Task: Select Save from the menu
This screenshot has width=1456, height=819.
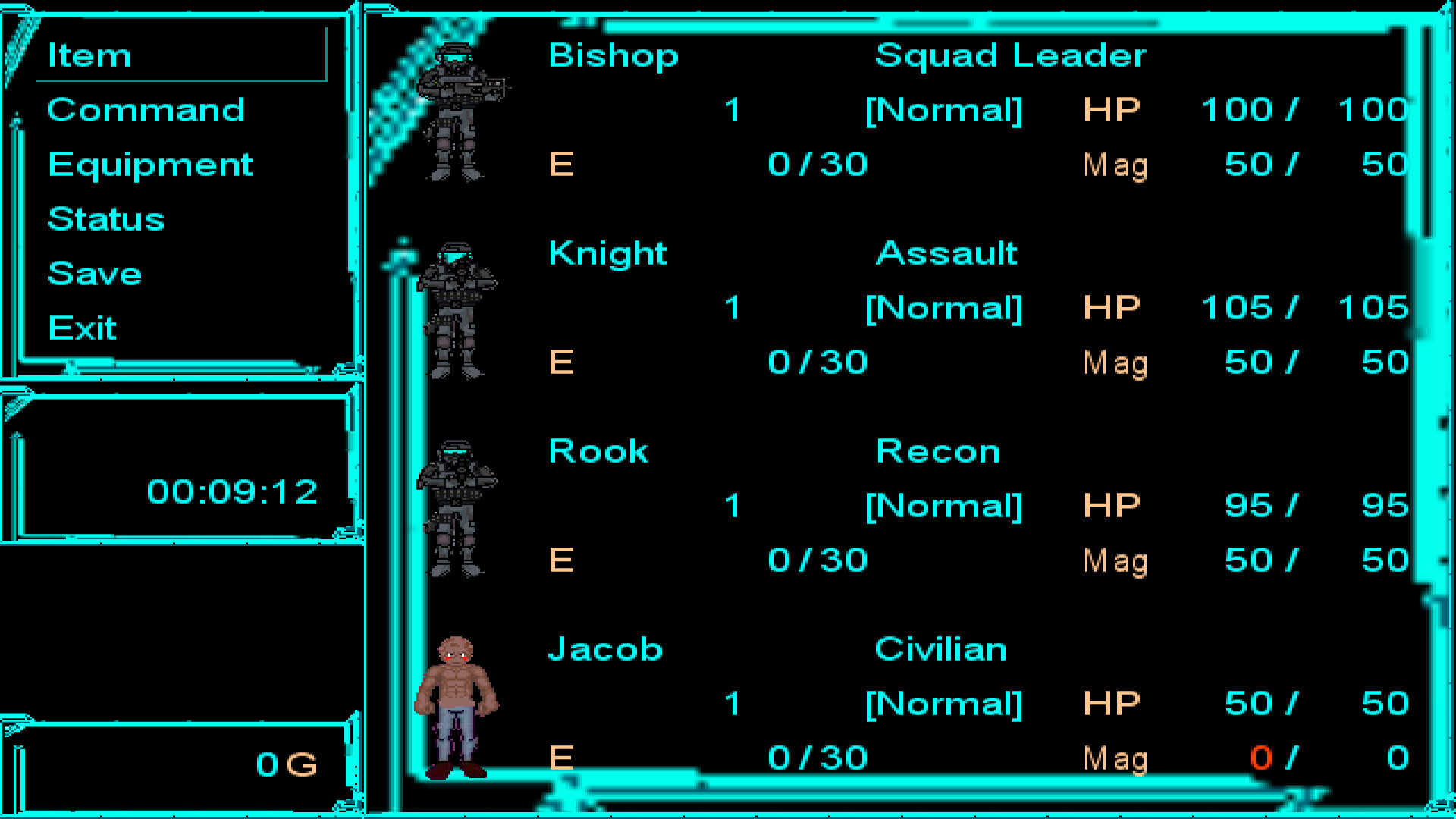Action: pos(94,274)
